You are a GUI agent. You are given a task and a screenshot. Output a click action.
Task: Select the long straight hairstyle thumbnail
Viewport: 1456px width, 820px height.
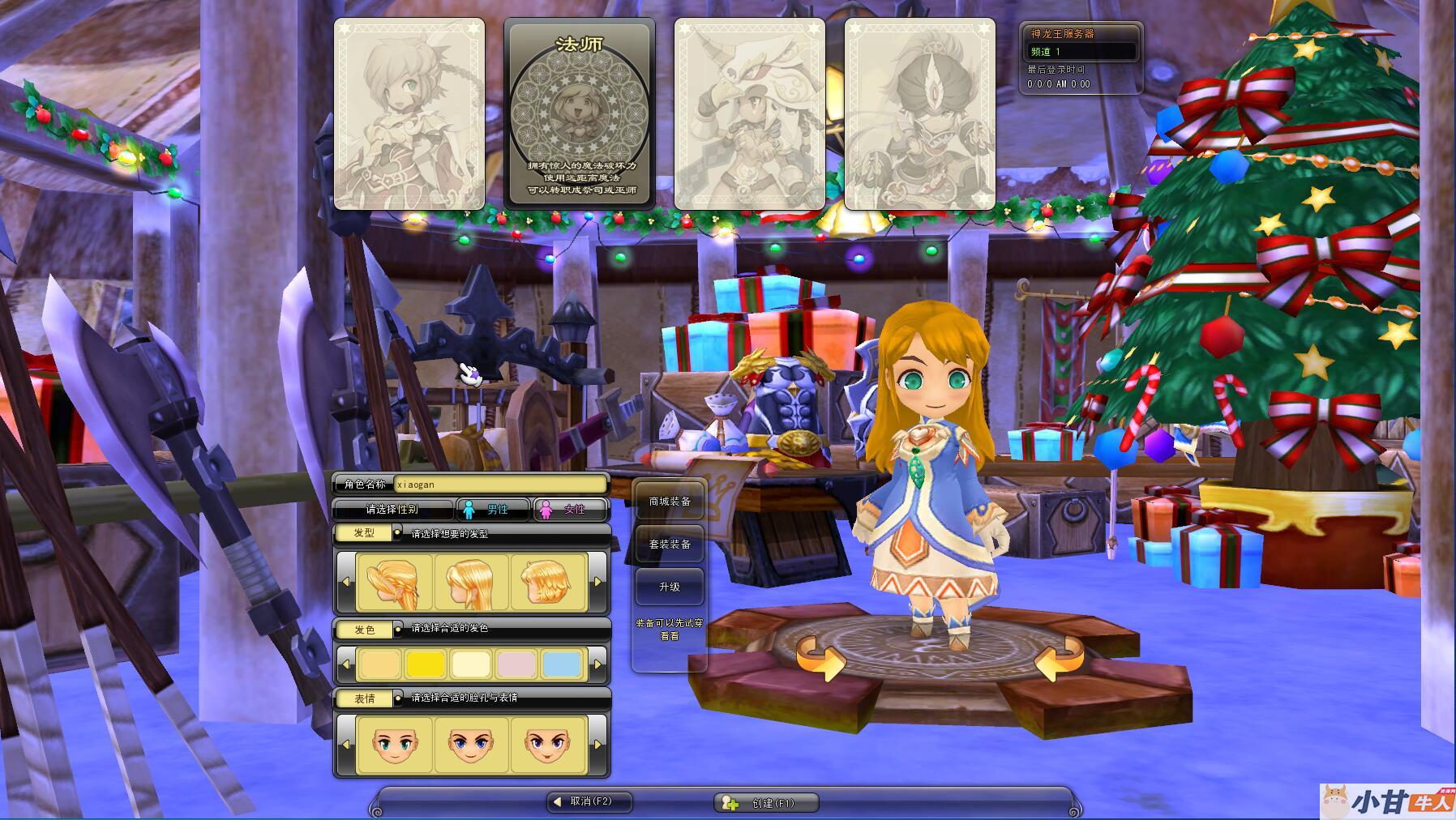tap(471, 583)
